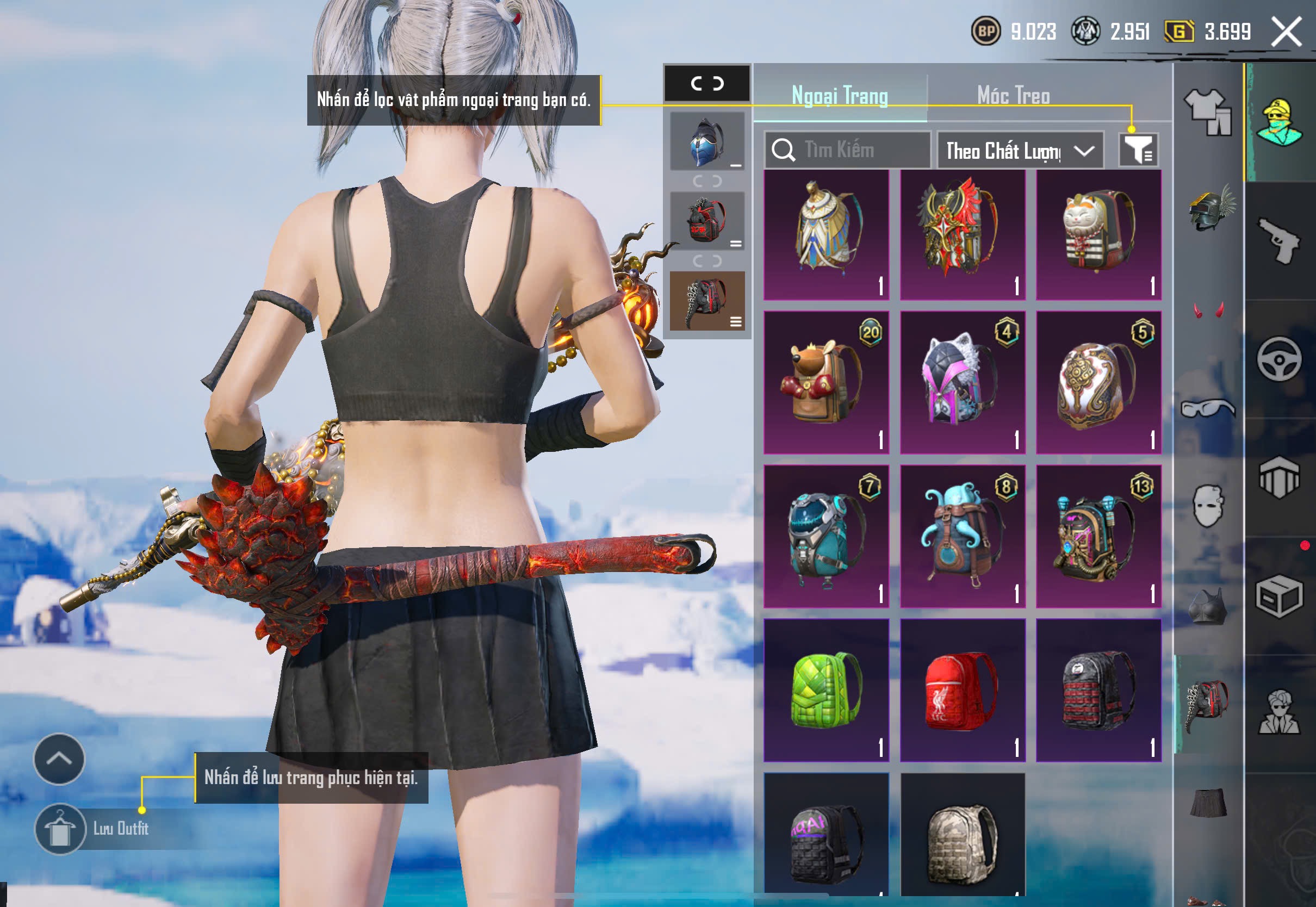Choose the lucky cat backpack skin

click(1098, 234)
